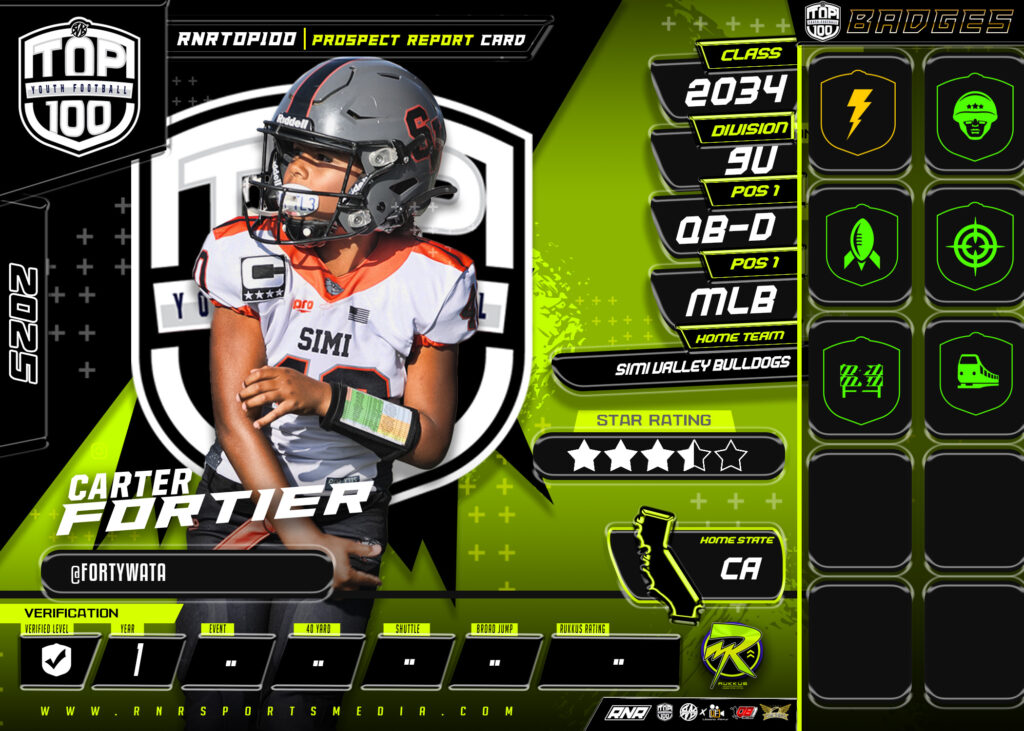The image size is (1024, 731).
Task: Click the Top 100 Youth Football logo
Action: click(80, 87)
